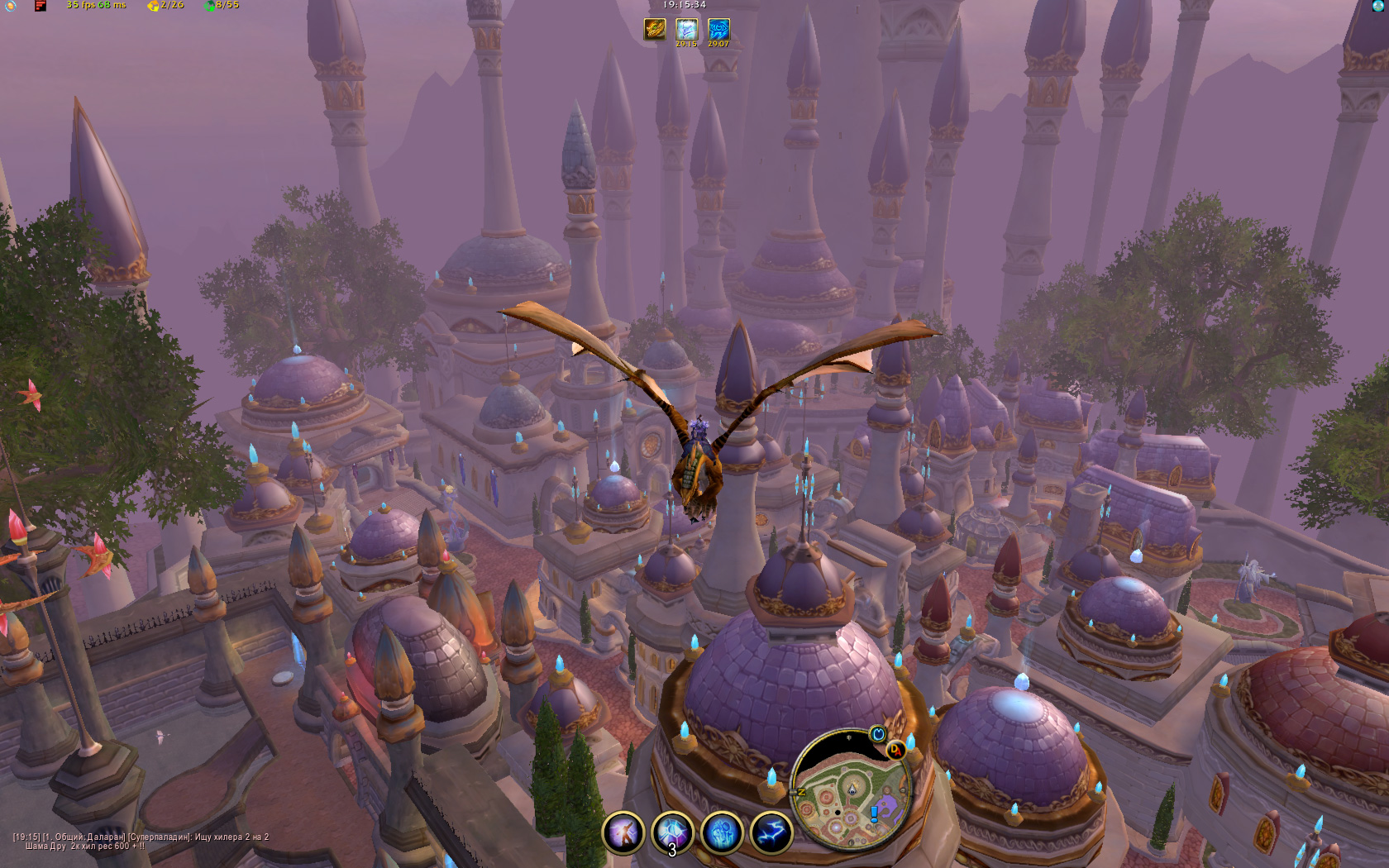Screen dimensions: 1389x868
Task: Select the blue exclamation quest marker on minimap
Action: click(874, 813)
